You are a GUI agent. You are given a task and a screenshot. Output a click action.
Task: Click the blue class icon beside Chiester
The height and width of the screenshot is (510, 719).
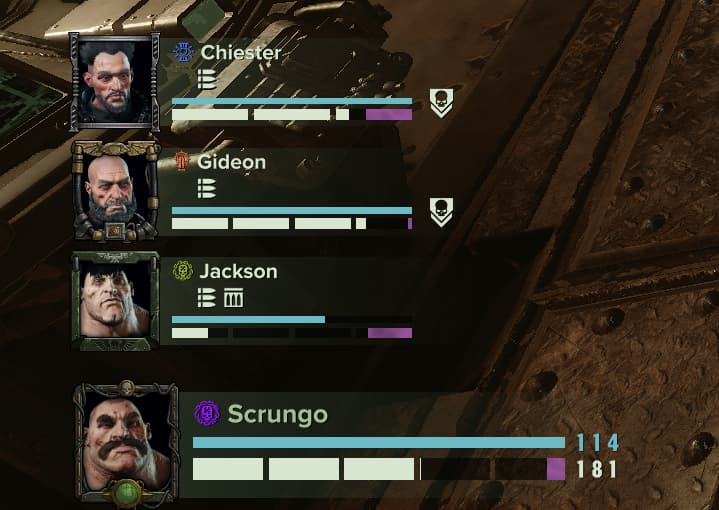182,52
